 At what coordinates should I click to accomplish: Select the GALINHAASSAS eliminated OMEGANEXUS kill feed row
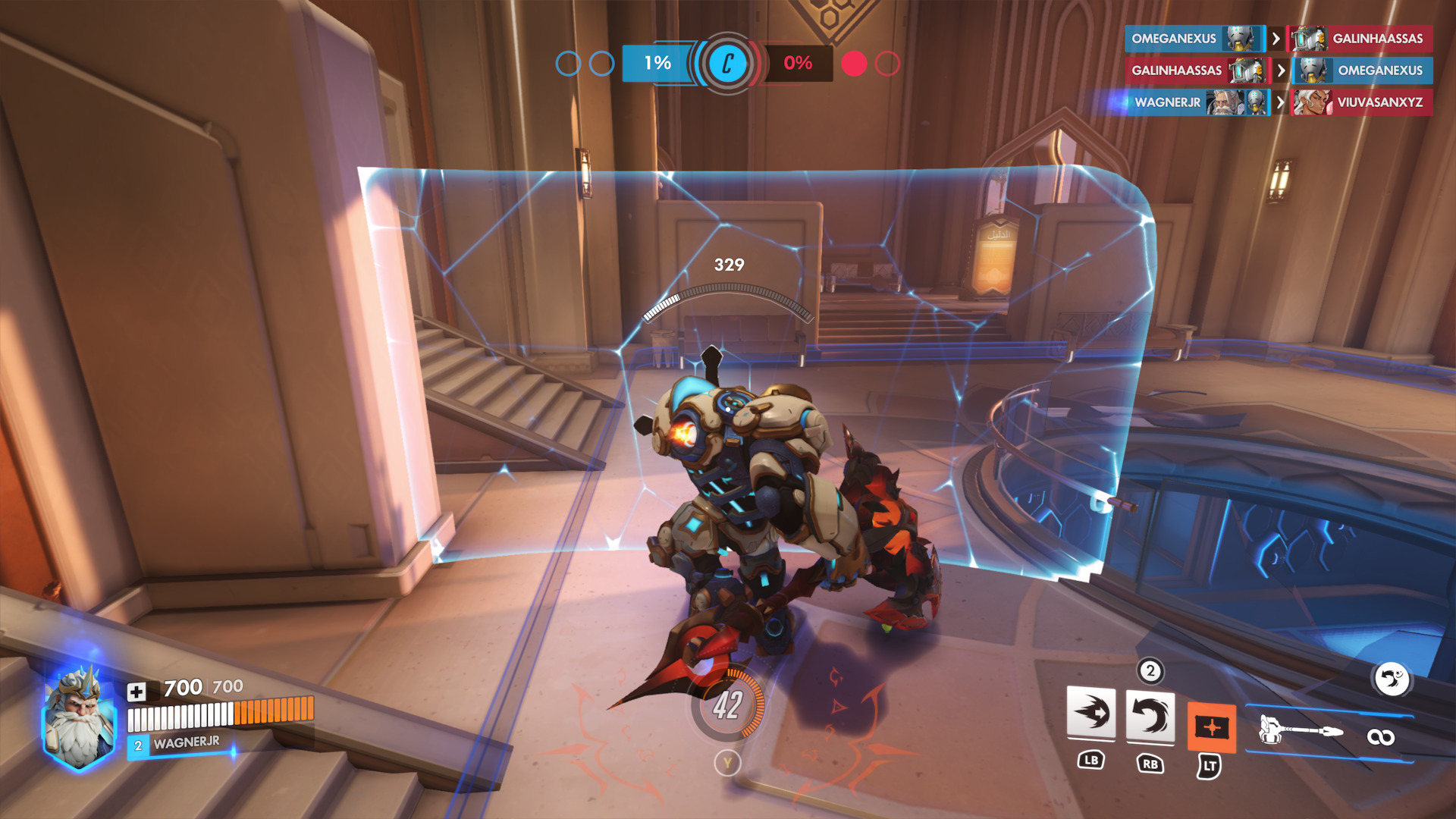point(1278,71)
